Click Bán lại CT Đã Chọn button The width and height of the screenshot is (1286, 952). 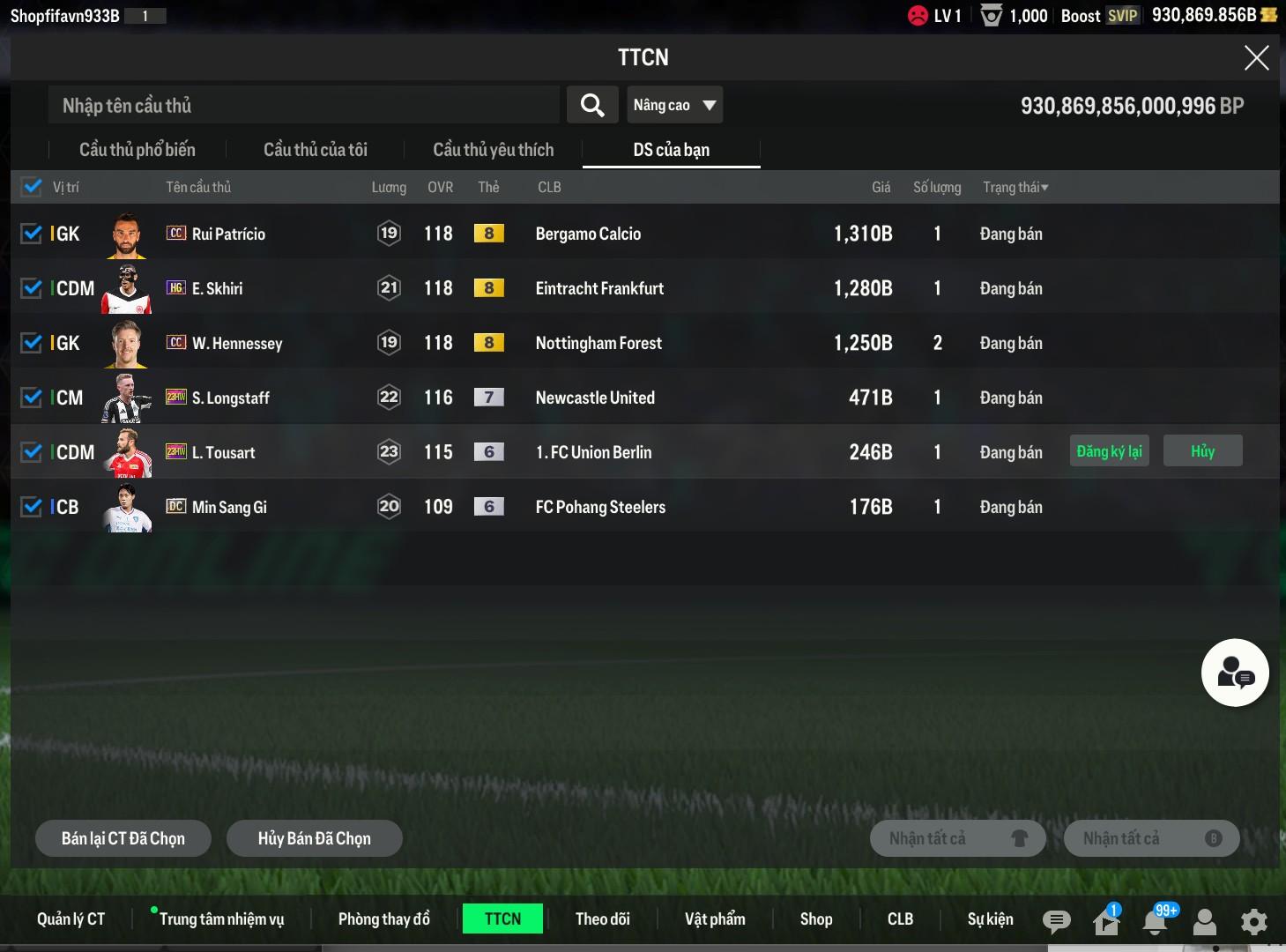(x=123, y=838)
